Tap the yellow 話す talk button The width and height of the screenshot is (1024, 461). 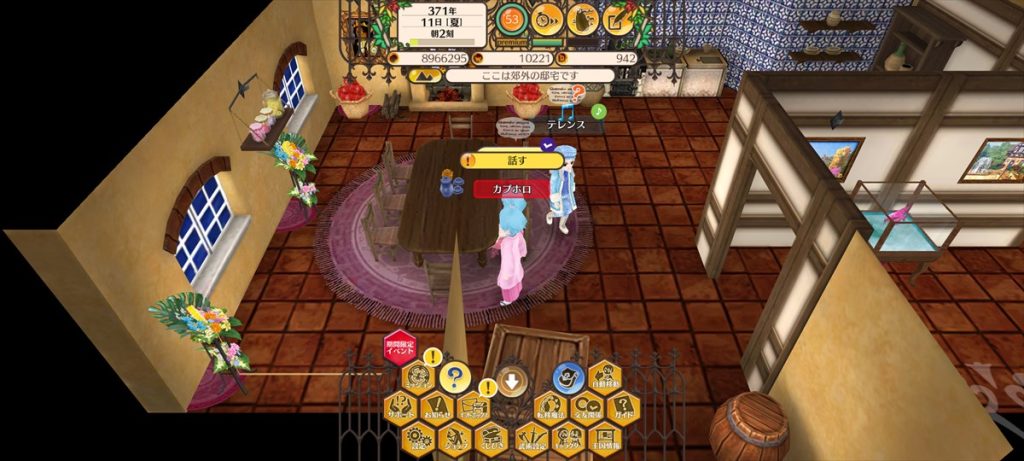511,160
